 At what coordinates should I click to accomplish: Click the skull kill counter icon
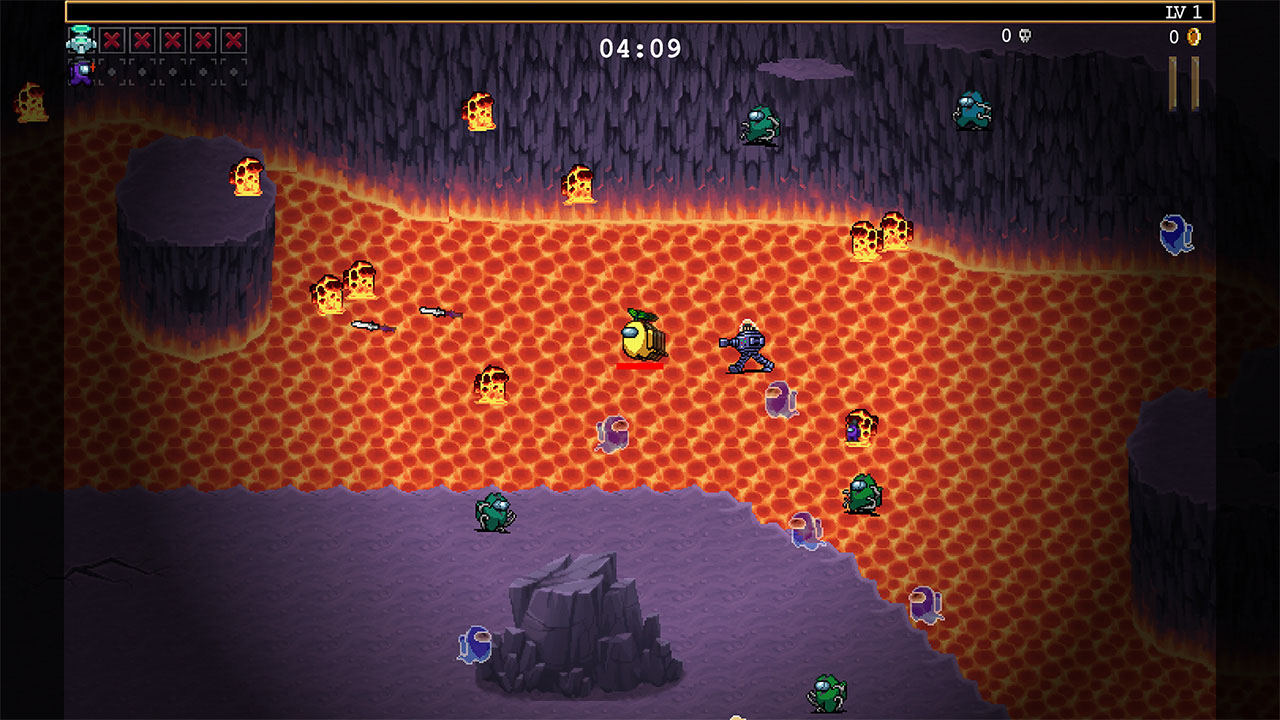(x=1024, y=37)
